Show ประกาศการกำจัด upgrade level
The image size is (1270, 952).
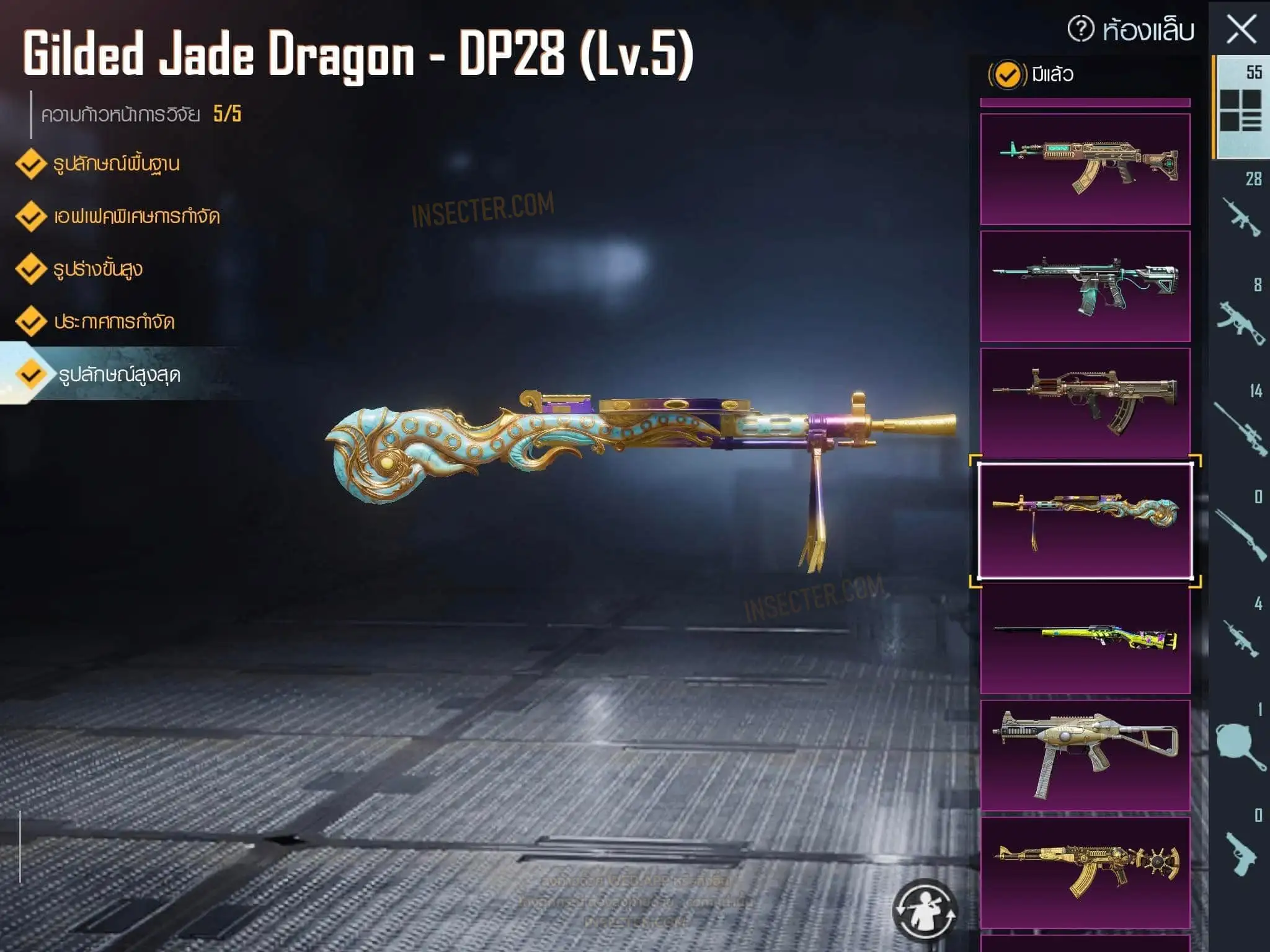click(114, 322)
